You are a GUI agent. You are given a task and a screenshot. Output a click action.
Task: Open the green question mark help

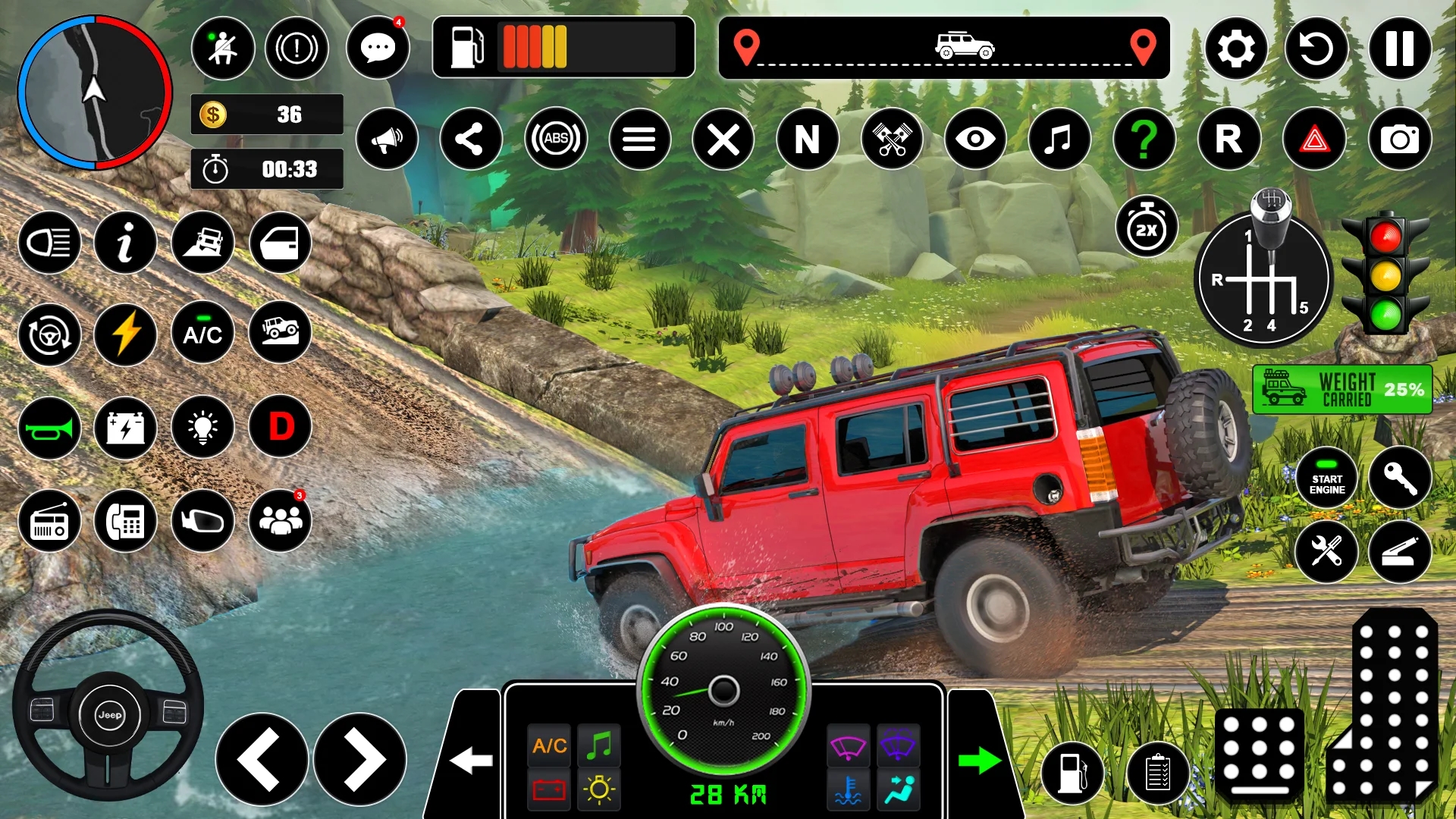pos(1144,139)
